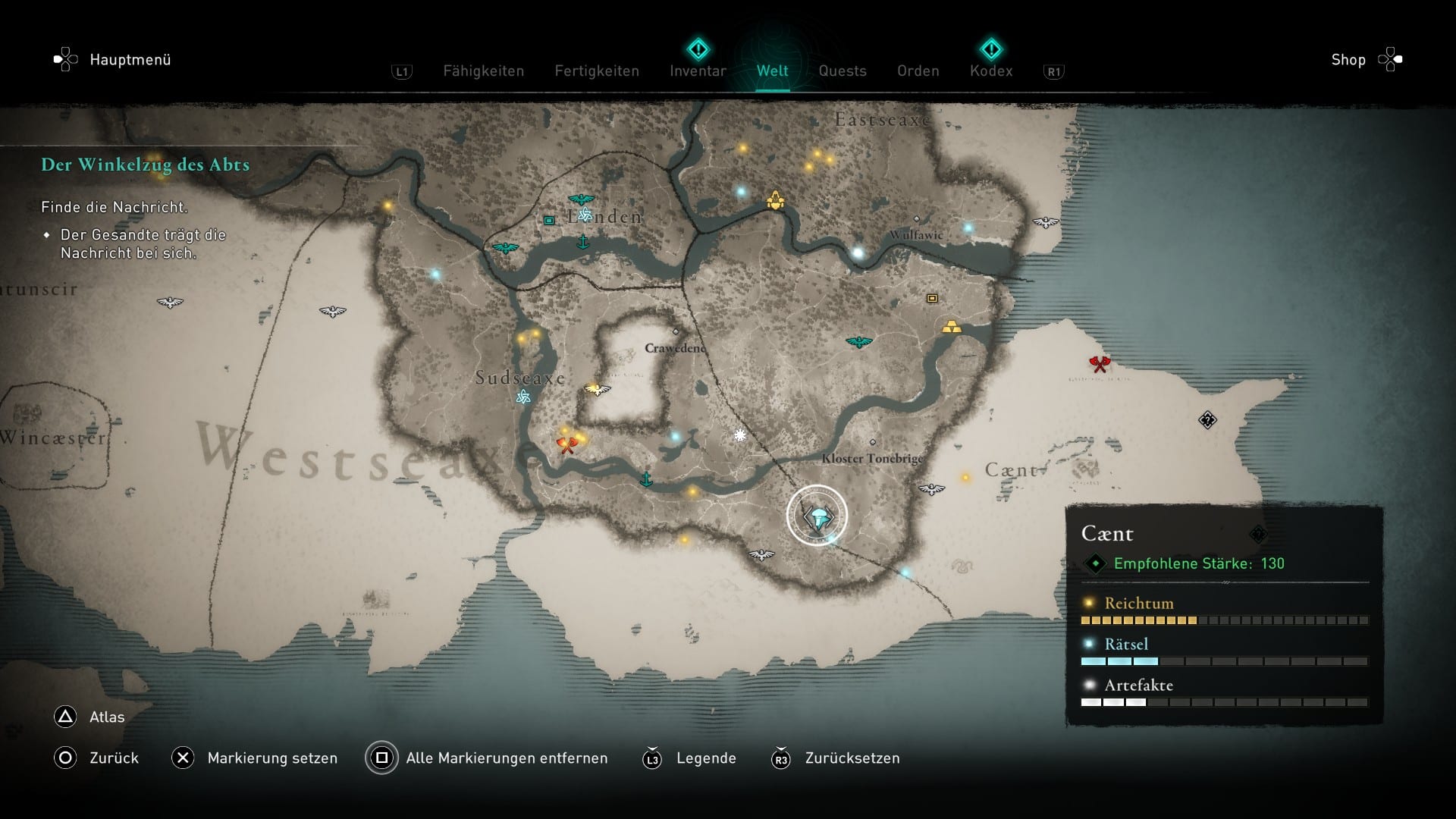The width and height of the screenshot is (1456, 819).
Task: Open the Inventar tab
Action: click(x=696, y=71)
